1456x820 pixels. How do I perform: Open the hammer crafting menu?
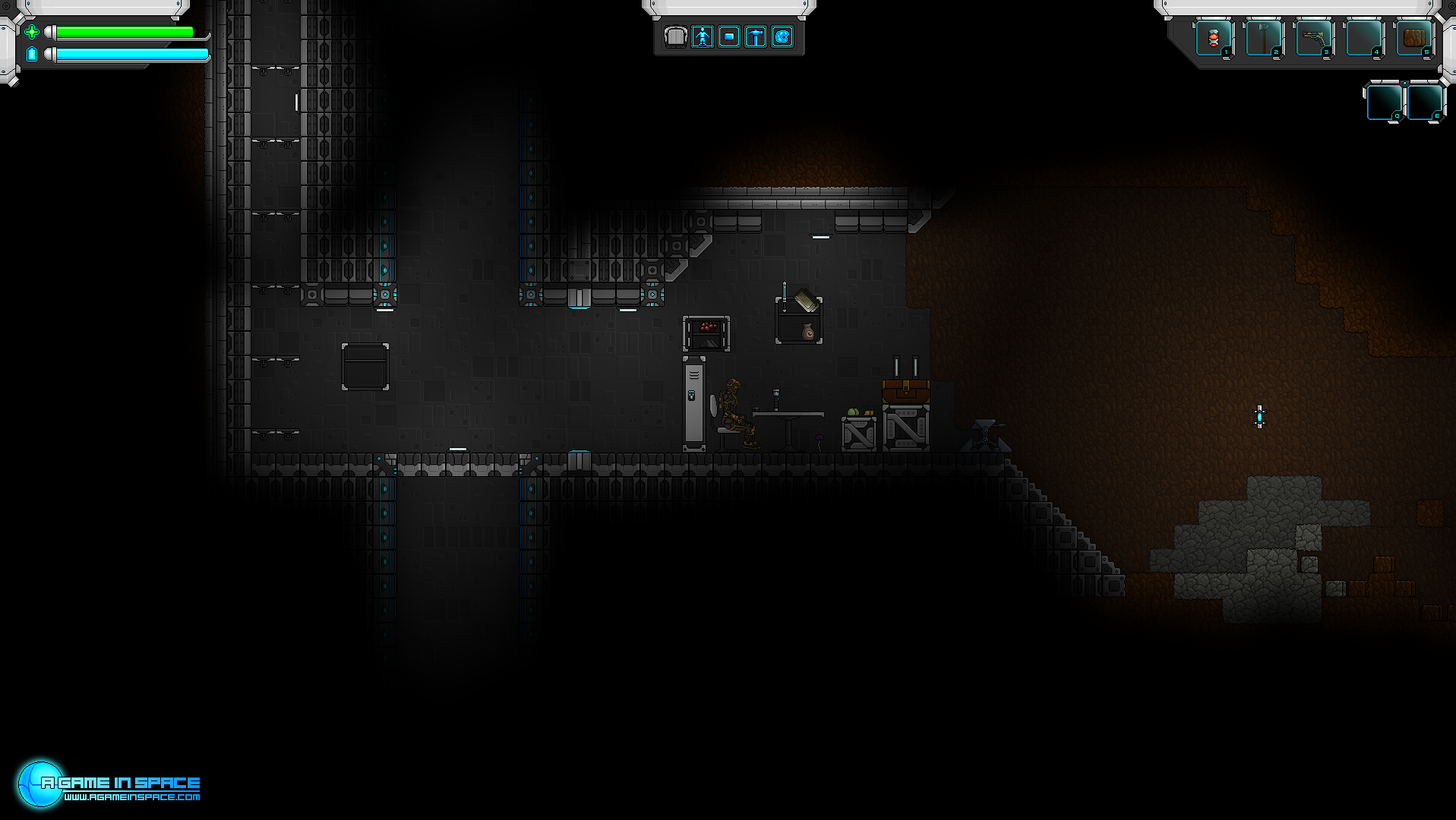756,36
